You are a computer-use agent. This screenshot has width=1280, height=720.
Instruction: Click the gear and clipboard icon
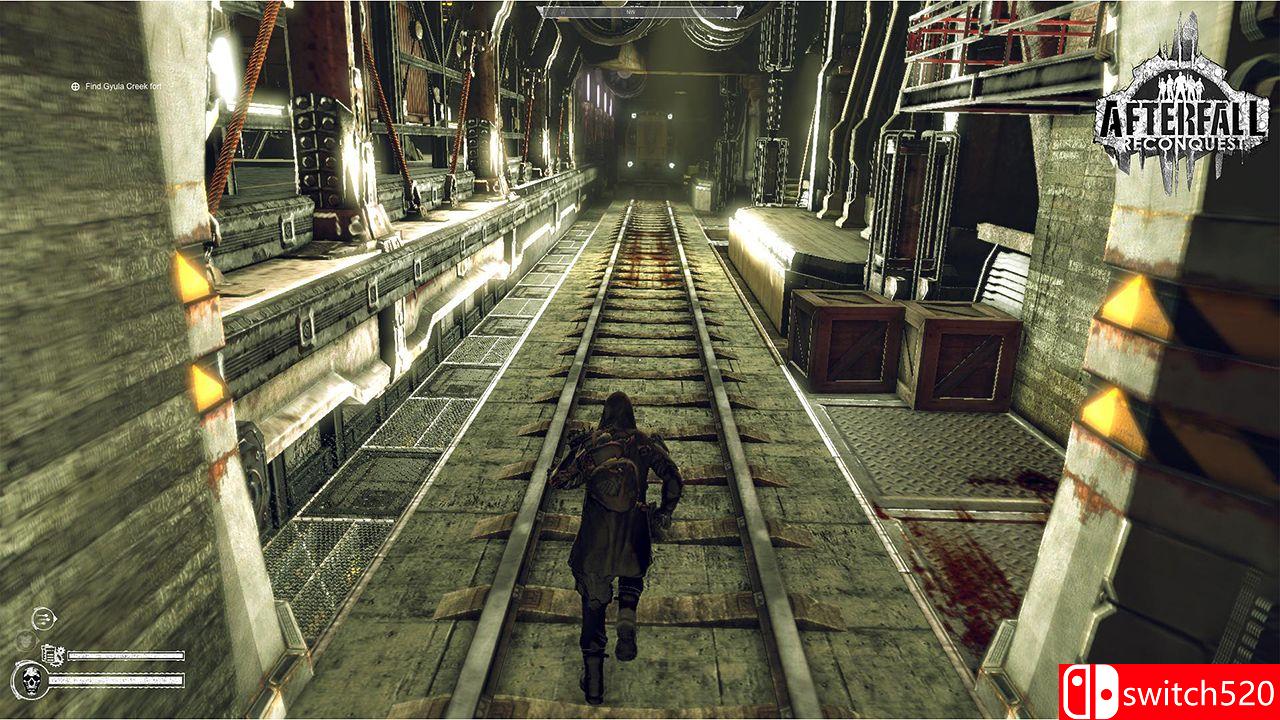53,655
